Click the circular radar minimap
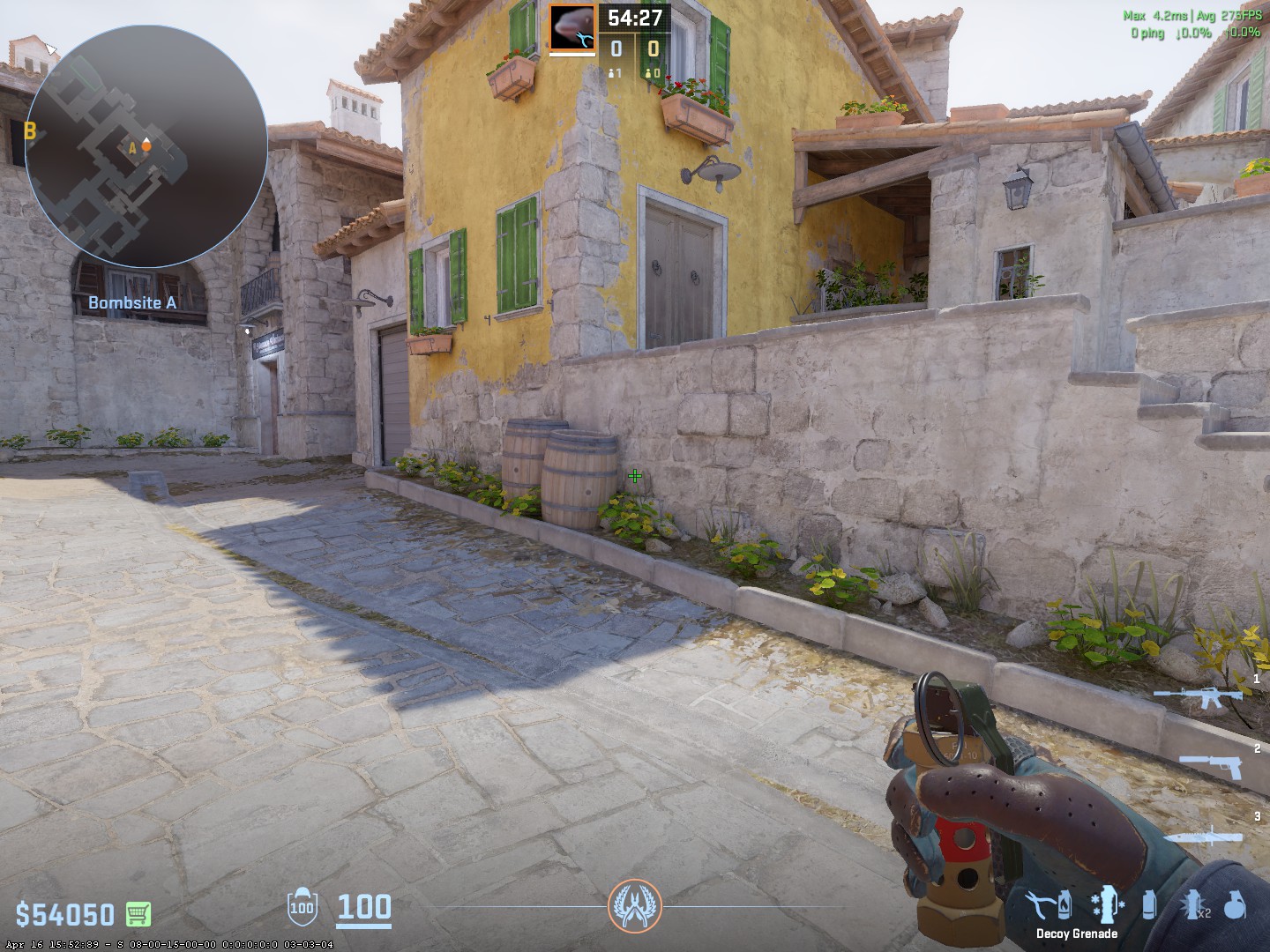The height and width of the screenshot is (952, 1270). tap(146, 146)
